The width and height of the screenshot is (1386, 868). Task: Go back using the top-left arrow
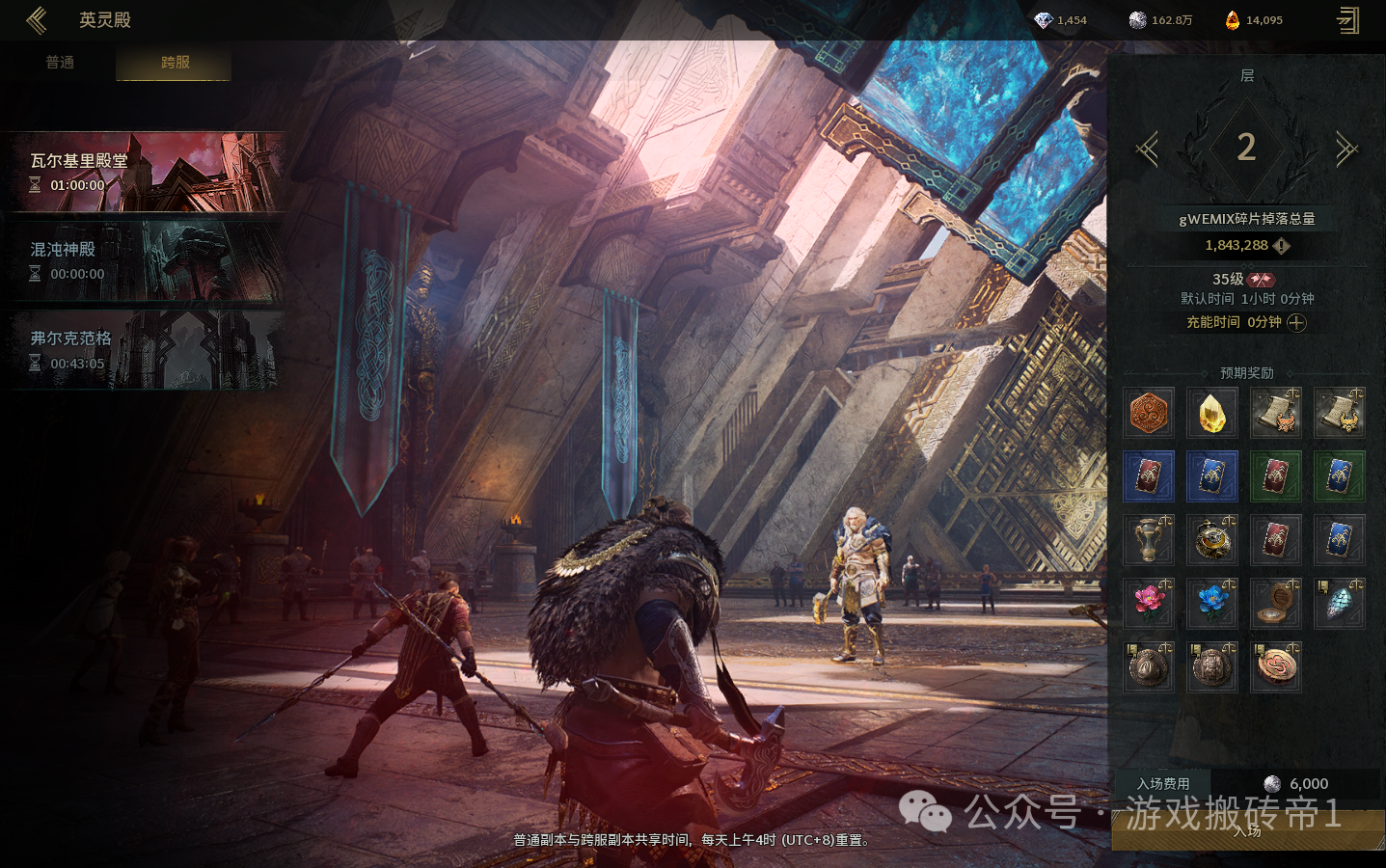click(x=37, y=20)
